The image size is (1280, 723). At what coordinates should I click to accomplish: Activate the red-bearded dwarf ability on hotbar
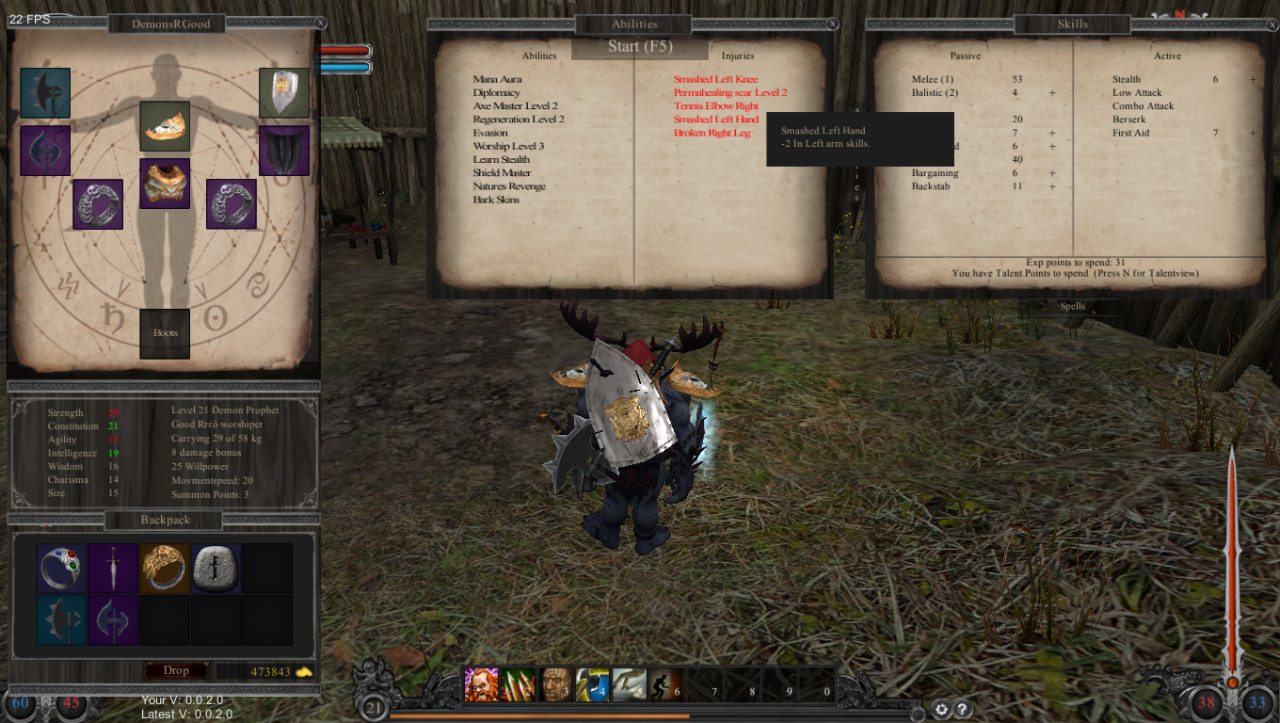[x=481, y=685]
